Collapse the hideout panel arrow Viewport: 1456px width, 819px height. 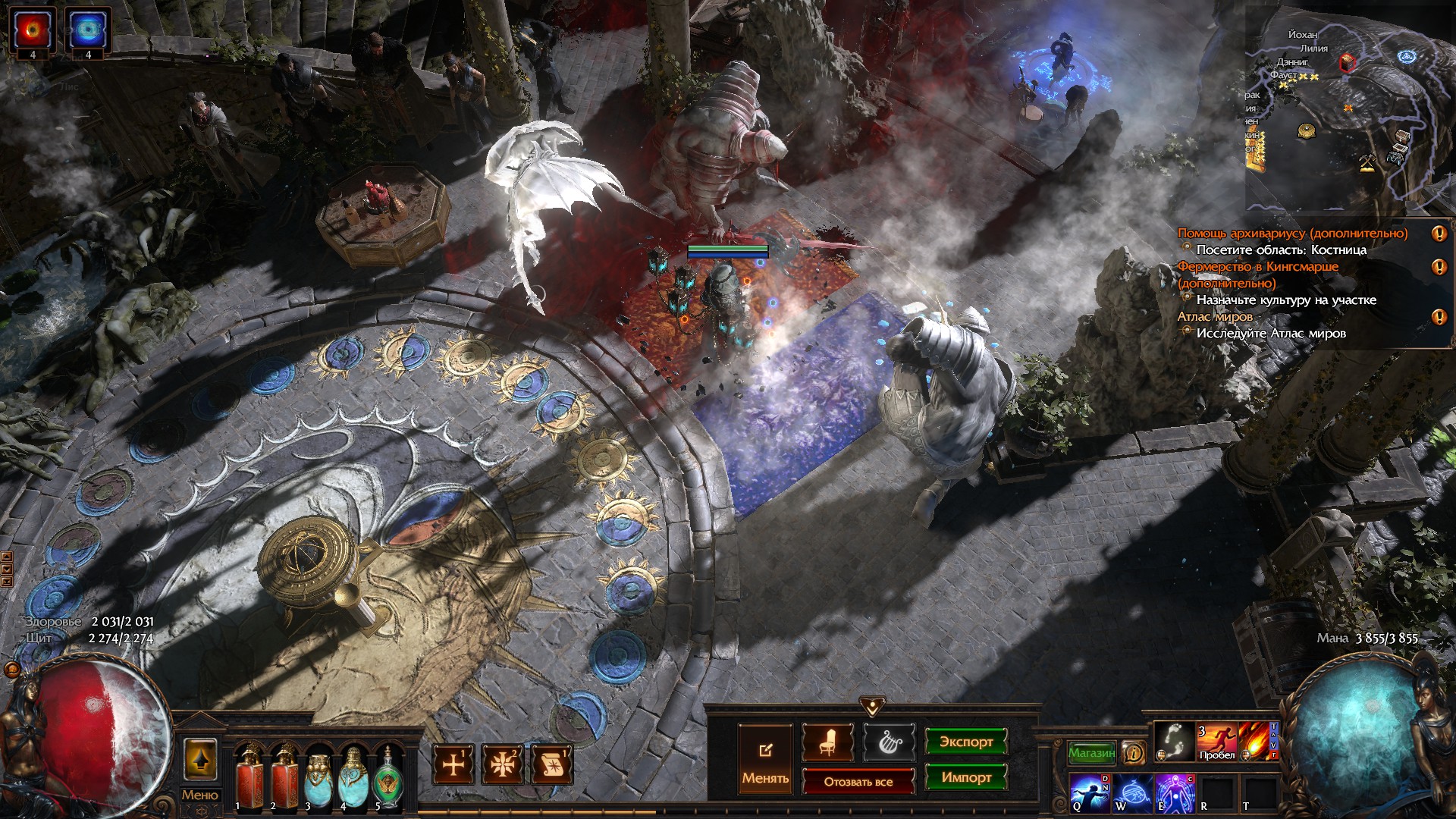click(872, 707)
